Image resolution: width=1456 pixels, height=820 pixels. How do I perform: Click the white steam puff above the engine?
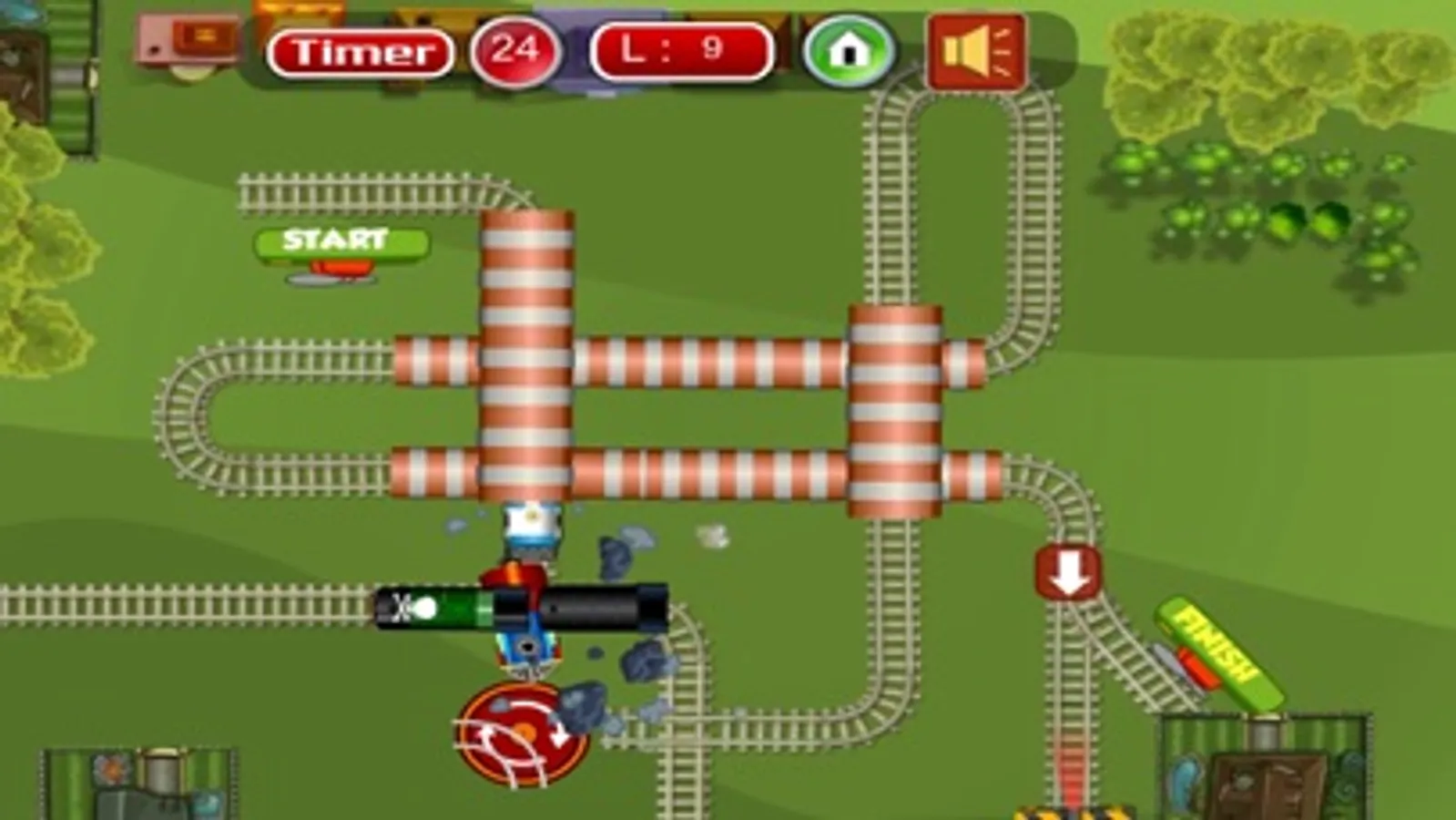tap(712, 538)
